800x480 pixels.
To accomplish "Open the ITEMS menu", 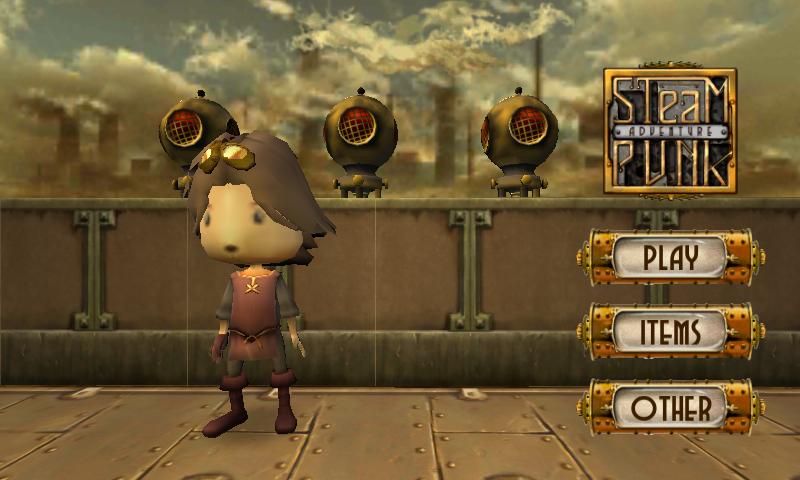I will point(670,331).
